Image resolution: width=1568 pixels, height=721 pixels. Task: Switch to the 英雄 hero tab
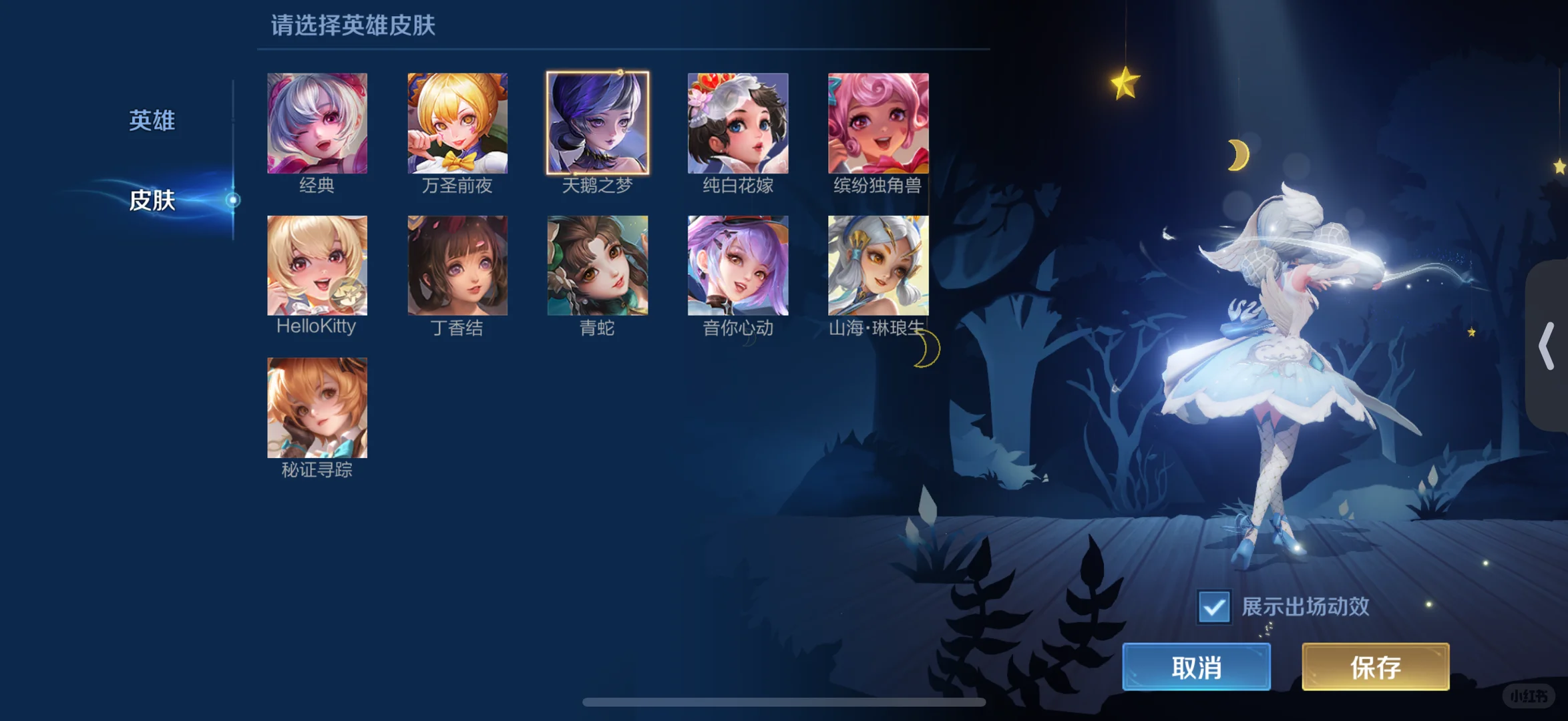click(152, 121)
